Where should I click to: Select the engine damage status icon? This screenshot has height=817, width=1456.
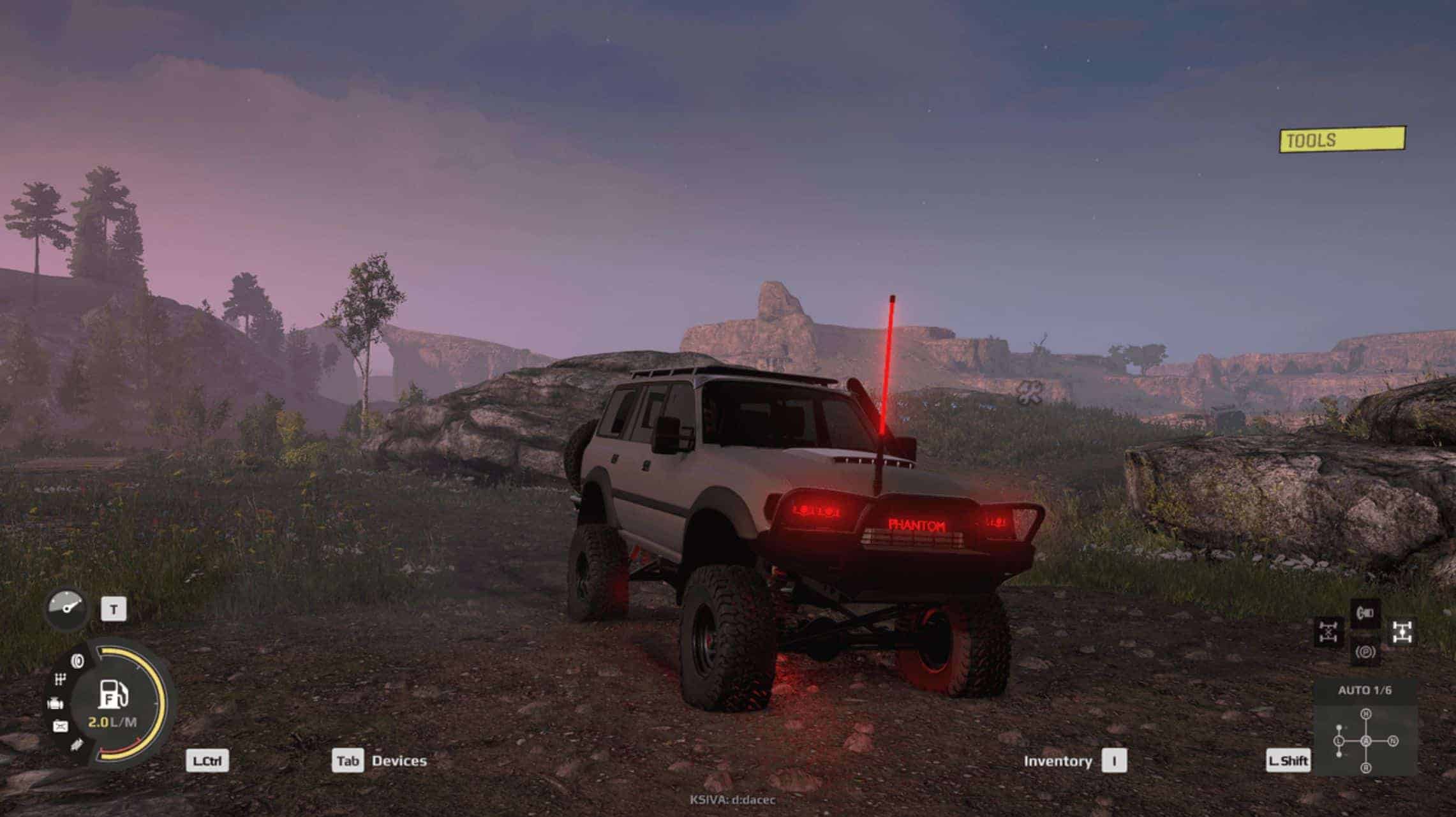[56, 703]
